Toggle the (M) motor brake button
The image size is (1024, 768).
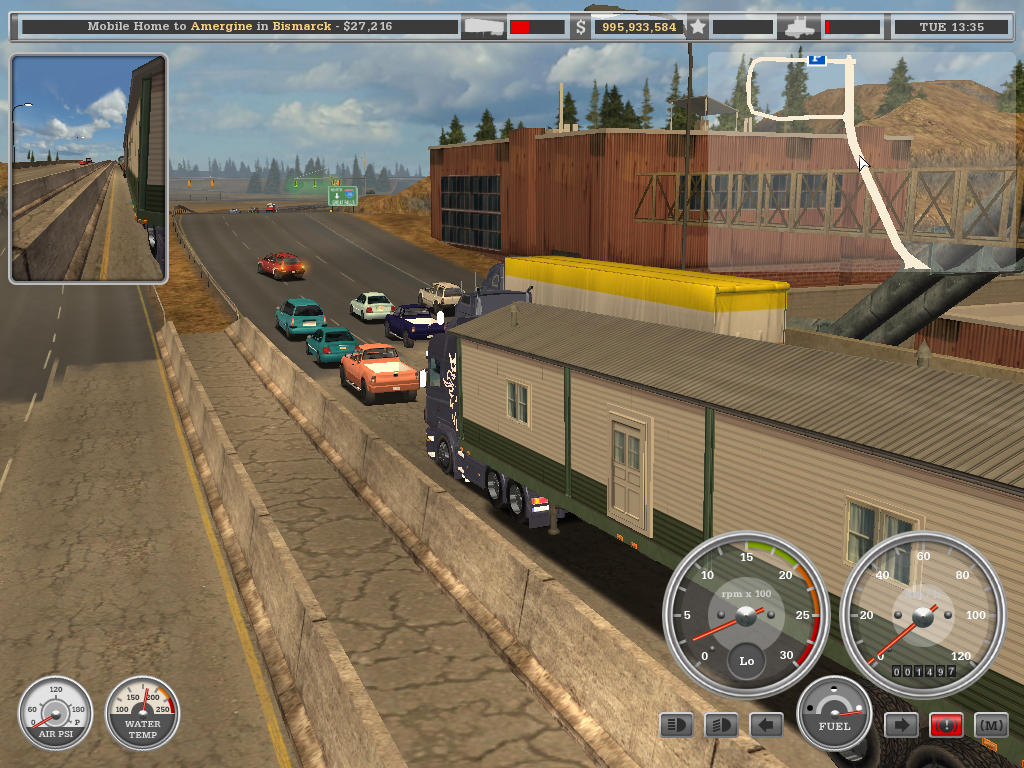click(x=991, y=725)
